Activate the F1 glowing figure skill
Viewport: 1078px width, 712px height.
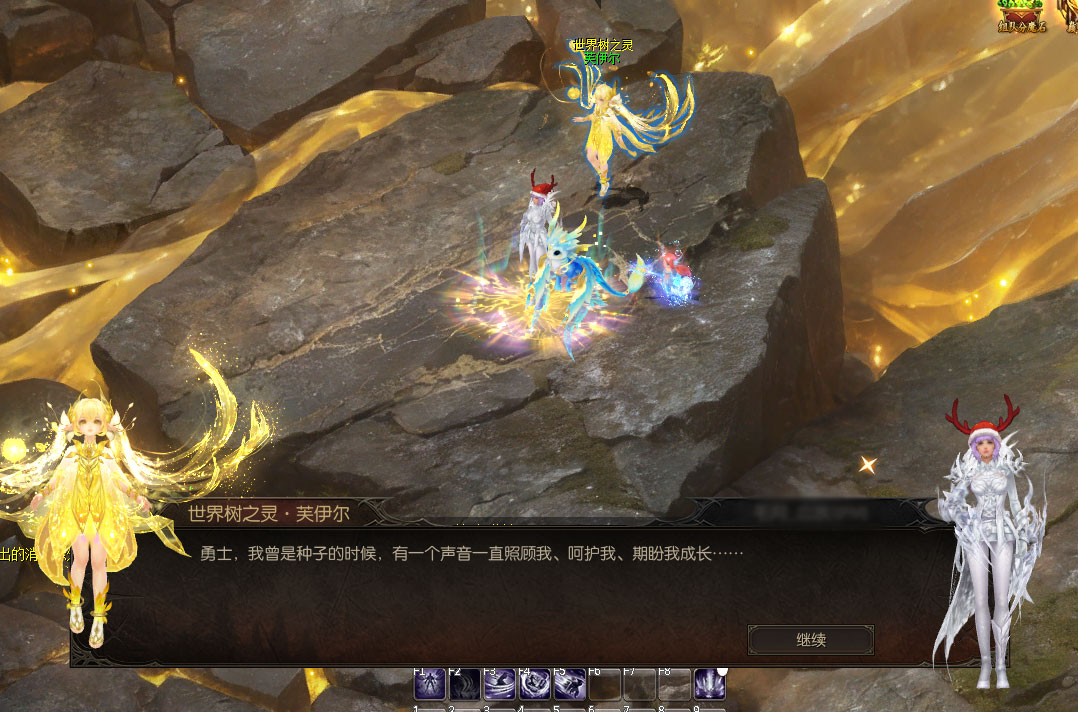pyautogui.click(x=430, y=684)
